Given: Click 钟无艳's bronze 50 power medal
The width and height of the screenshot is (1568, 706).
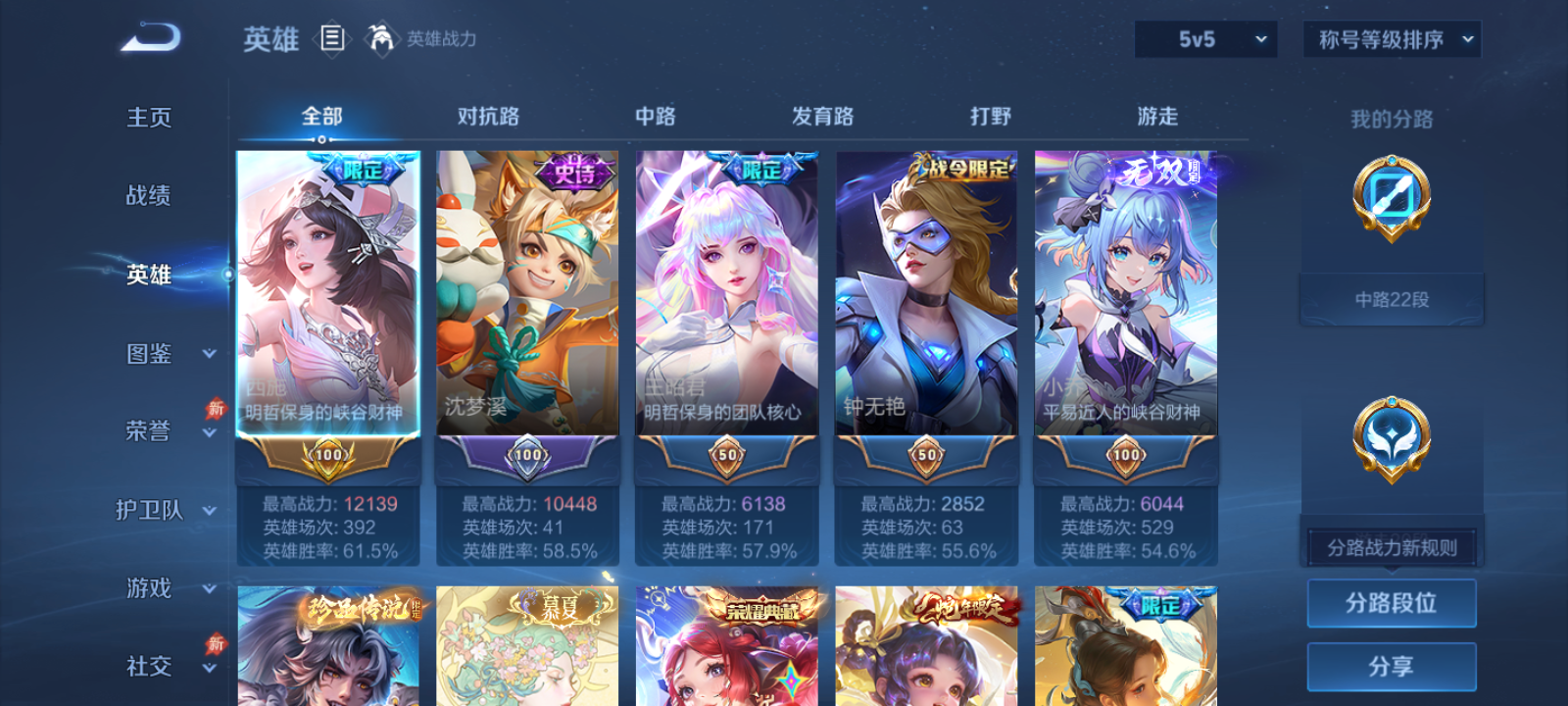Looking at the screenshot, I should click(x=925, y=457).
